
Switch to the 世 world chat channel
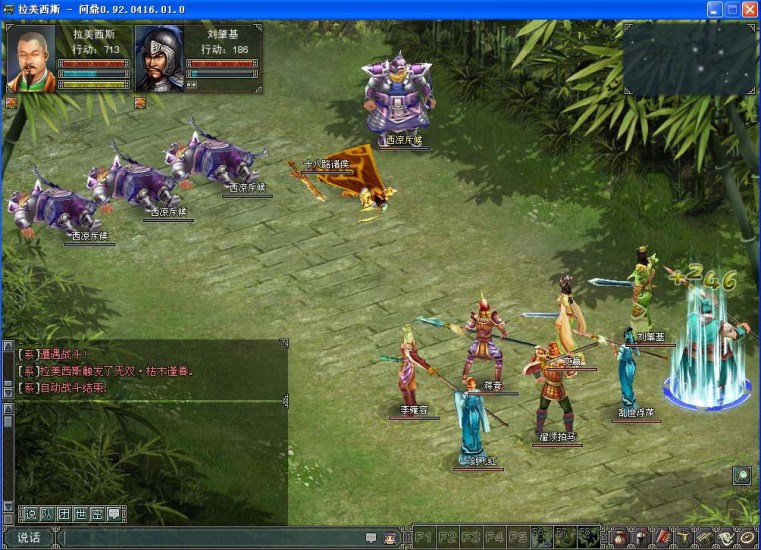[x=81, y=514]
